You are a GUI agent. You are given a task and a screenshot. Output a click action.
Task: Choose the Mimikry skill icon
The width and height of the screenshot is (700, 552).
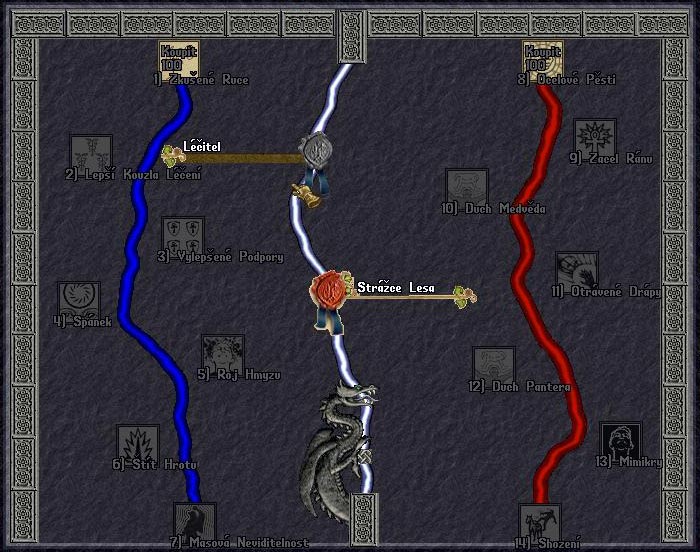click(621, 442)
